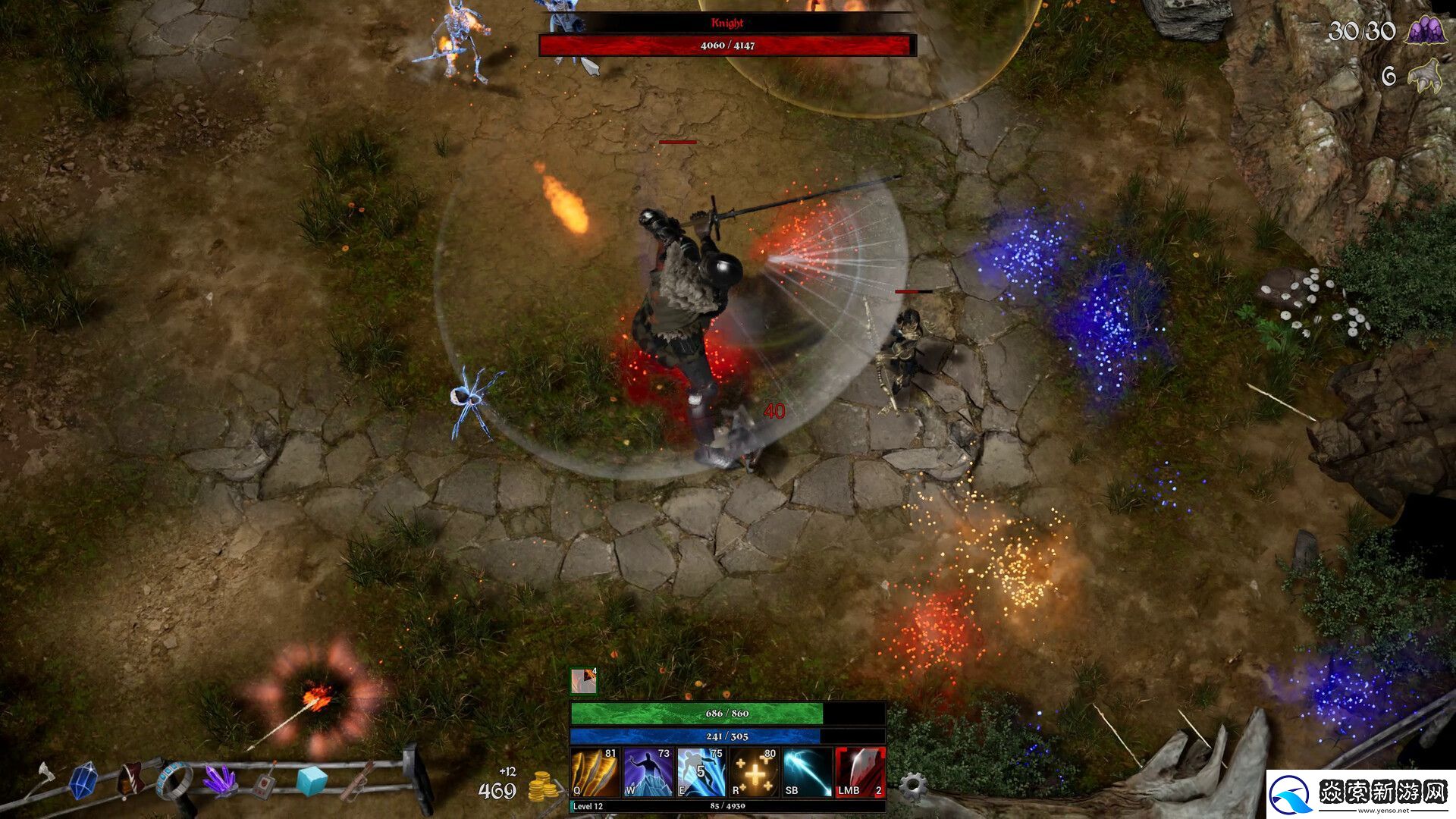Screen dimensions: 1456x819
Task: Click the purple egg cluster icon
Action: [1423, 30]
